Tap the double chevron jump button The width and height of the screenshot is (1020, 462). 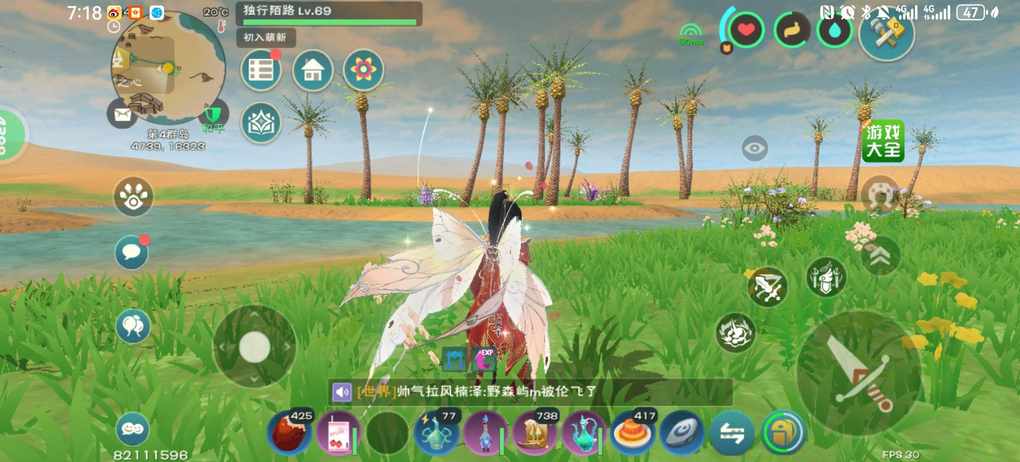click(880, 255)
